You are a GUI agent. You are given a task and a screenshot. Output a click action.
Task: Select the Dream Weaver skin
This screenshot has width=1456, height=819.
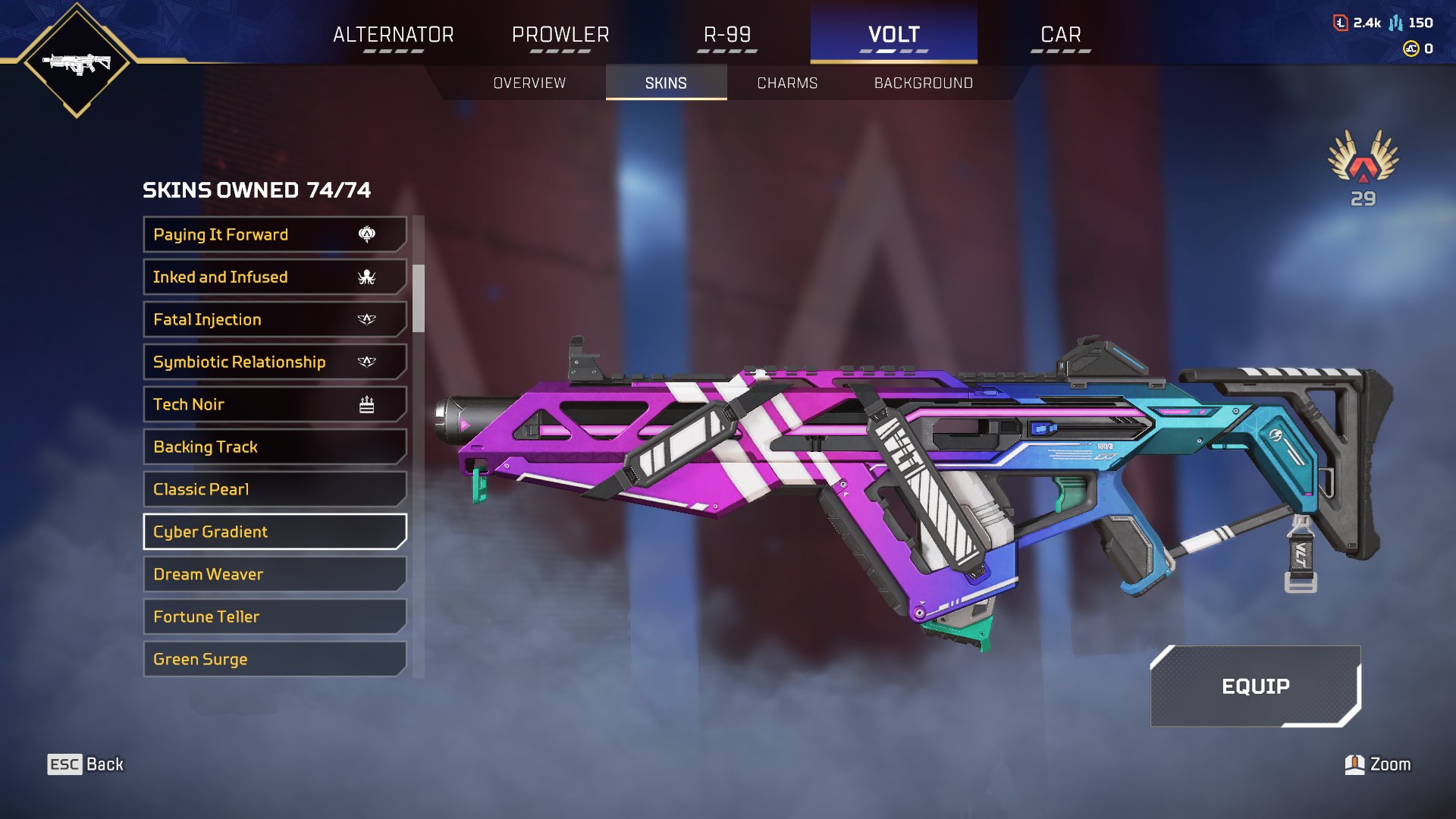coord(275,574)
